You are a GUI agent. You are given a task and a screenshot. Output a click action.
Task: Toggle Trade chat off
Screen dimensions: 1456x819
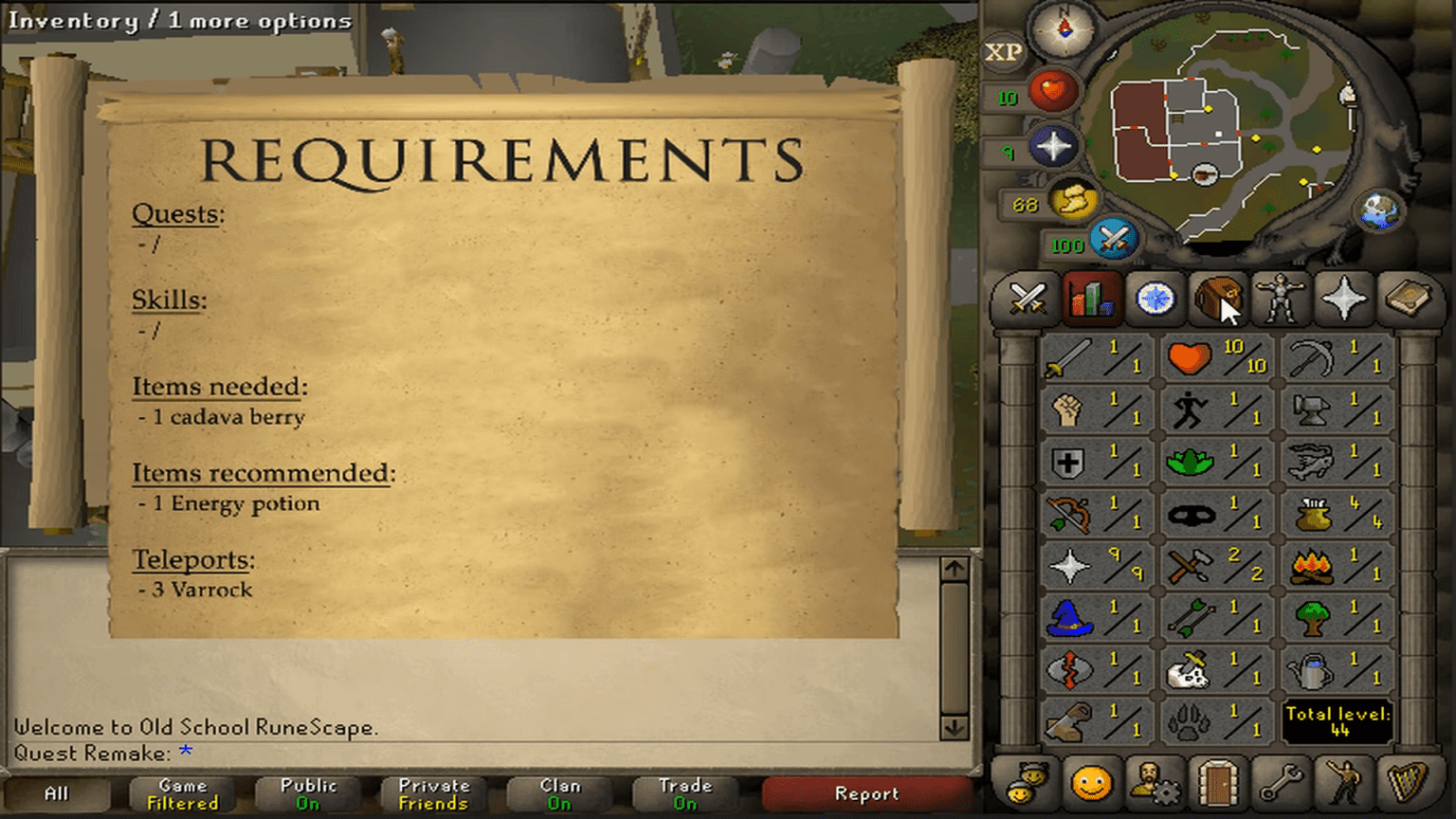click(x=684, y=794)
